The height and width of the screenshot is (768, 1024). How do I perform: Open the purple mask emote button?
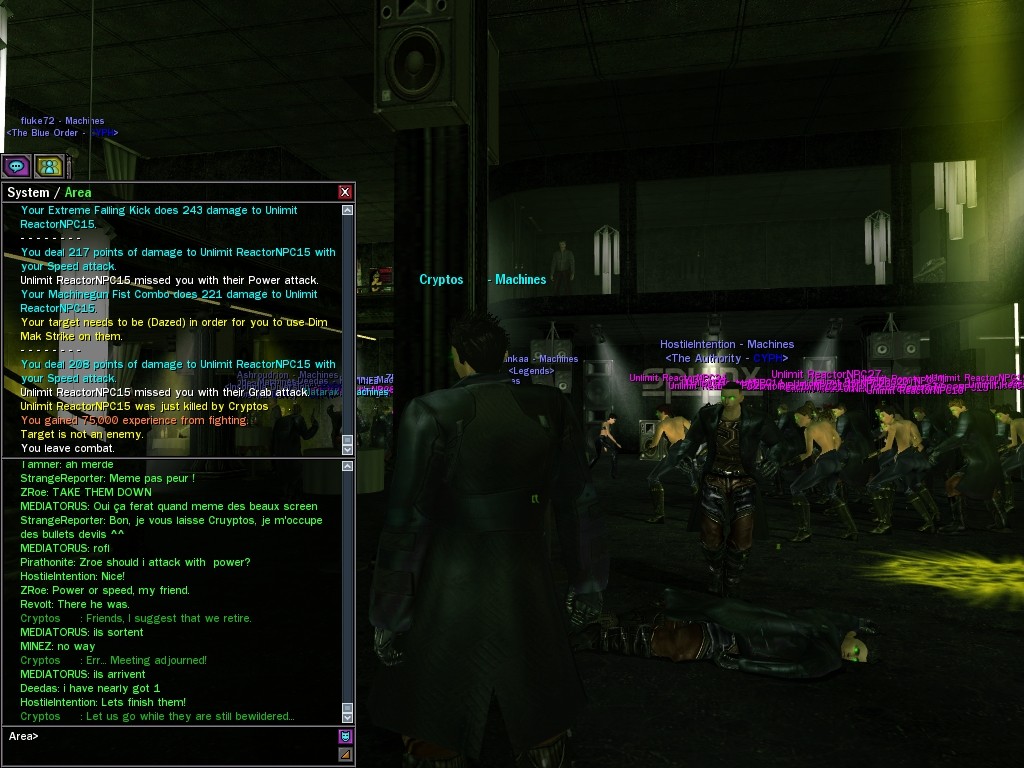pyautogui.click(x=345, y=736)
